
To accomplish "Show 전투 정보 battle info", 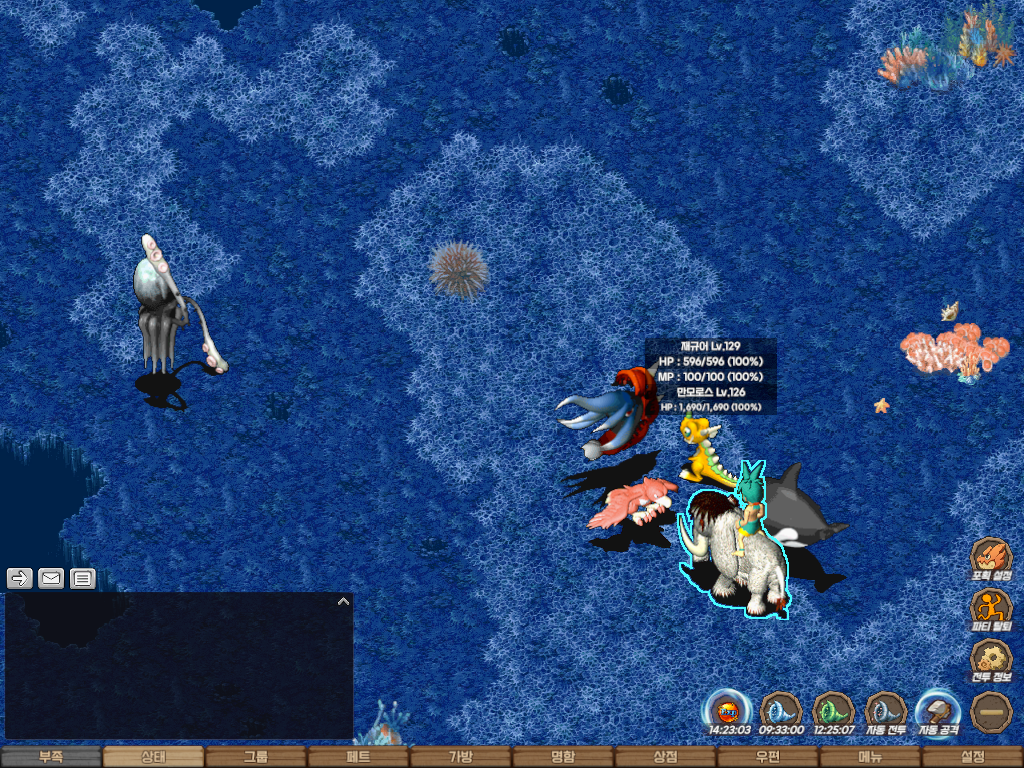I will (x=991, y=660).
